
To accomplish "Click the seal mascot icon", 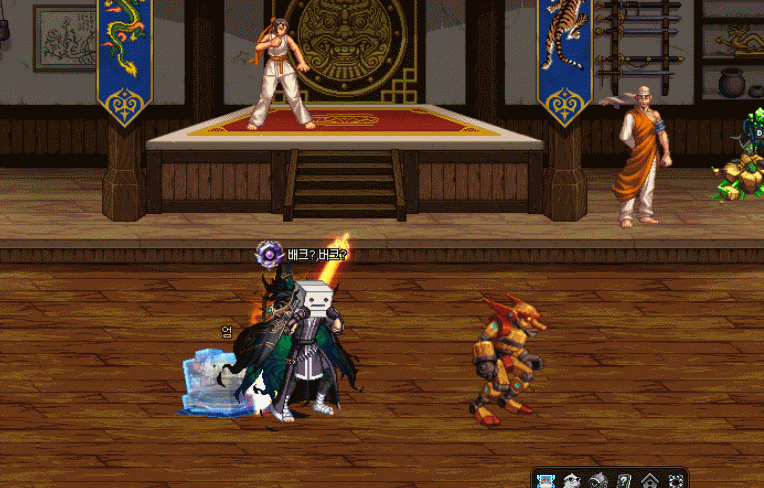I will tap(572, 481).
